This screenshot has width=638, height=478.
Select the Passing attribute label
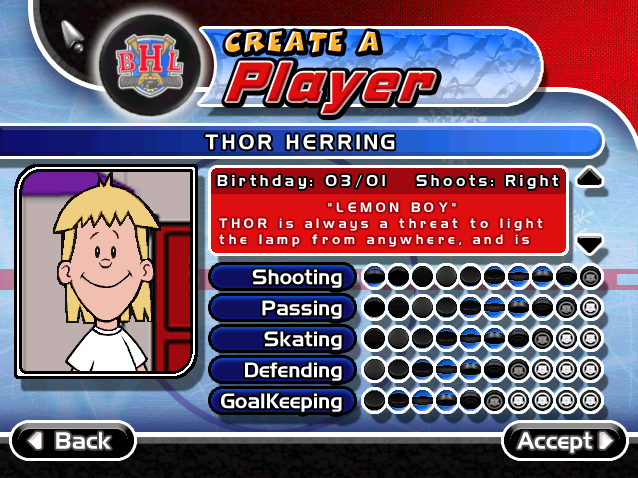[283, 308]
